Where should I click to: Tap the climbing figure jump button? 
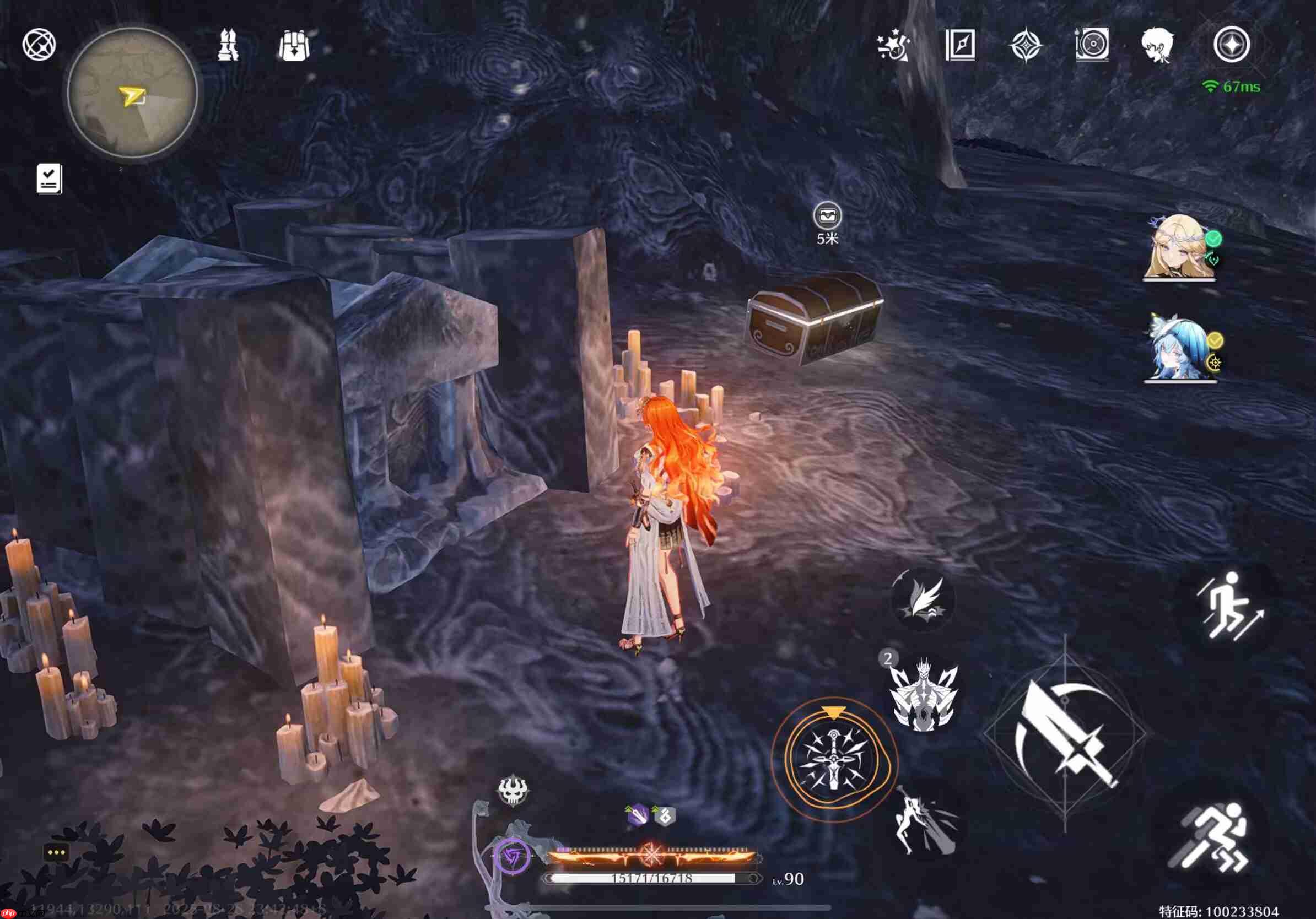click(1228, 607)
